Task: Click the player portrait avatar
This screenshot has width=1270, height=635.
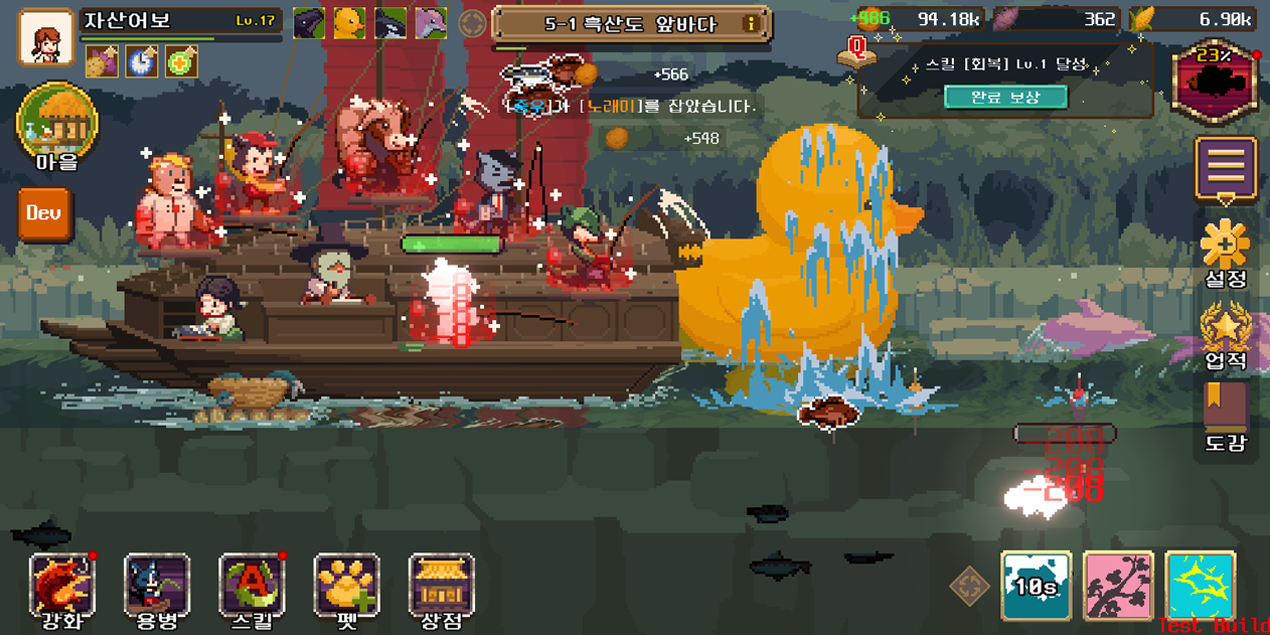Action: pos(46,38)
